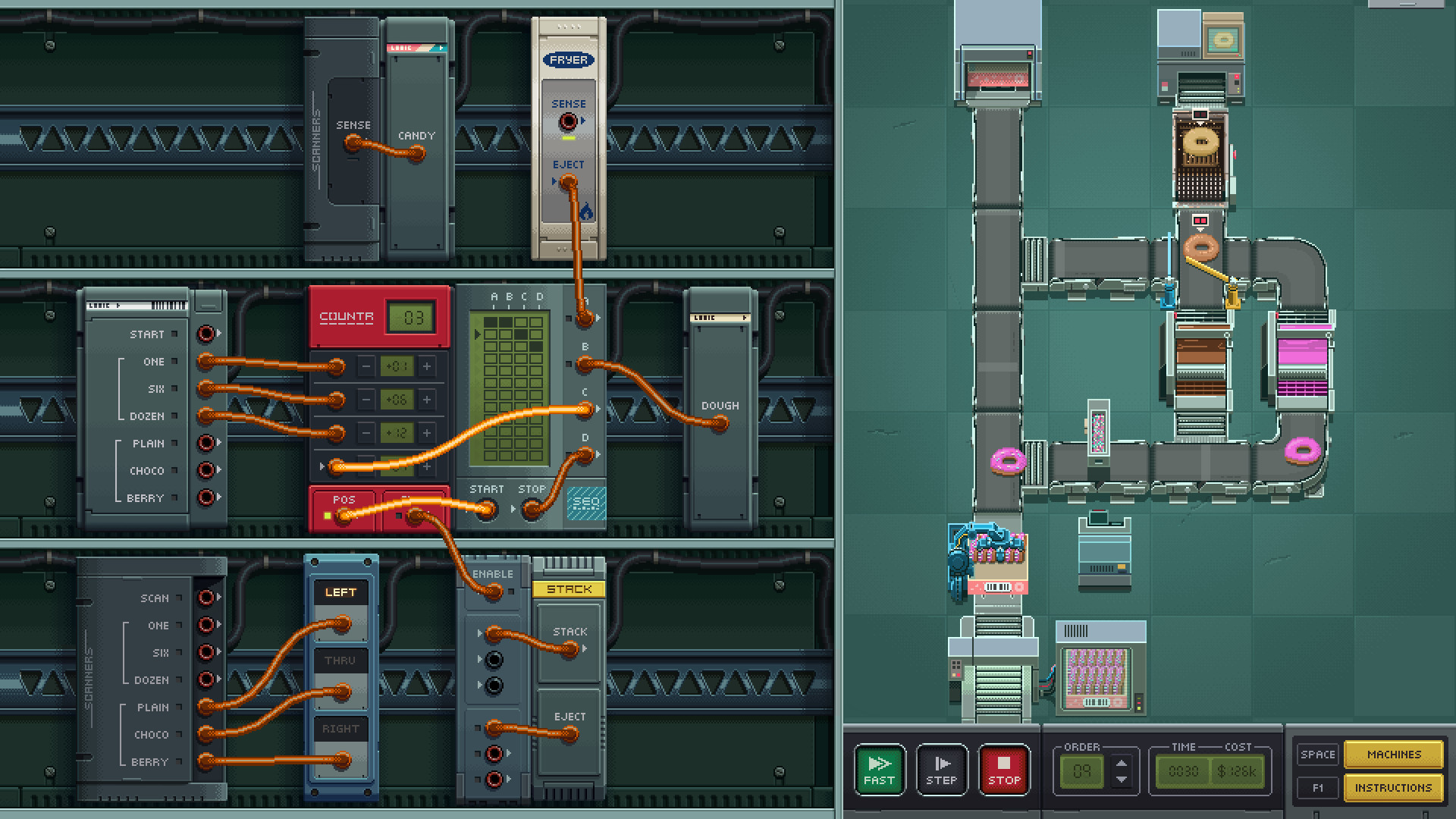
Task: Click the plus button on the +06 counter row
Action: [428, 400]
